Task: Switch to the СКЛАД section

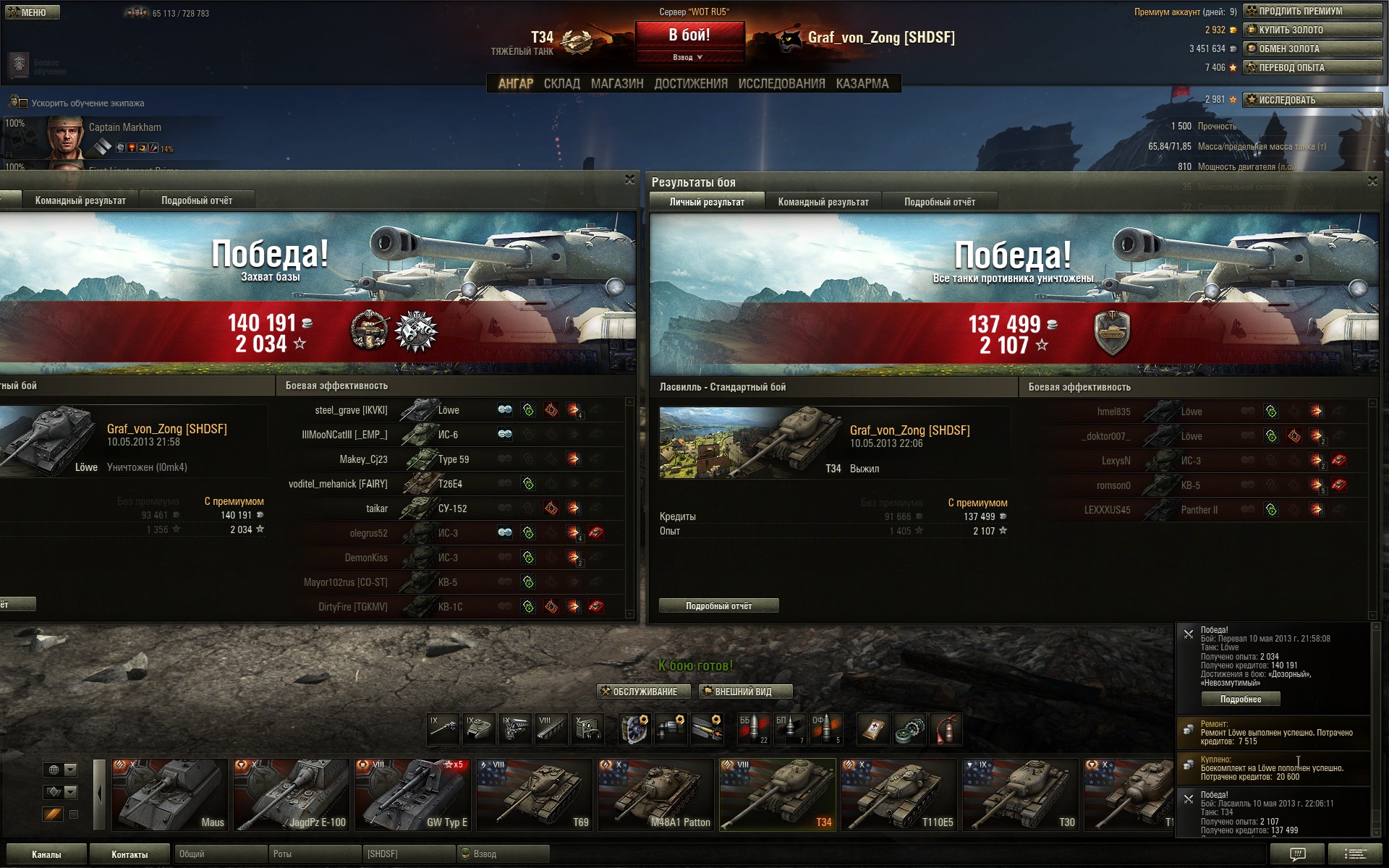Action: [x=561, y=84]
